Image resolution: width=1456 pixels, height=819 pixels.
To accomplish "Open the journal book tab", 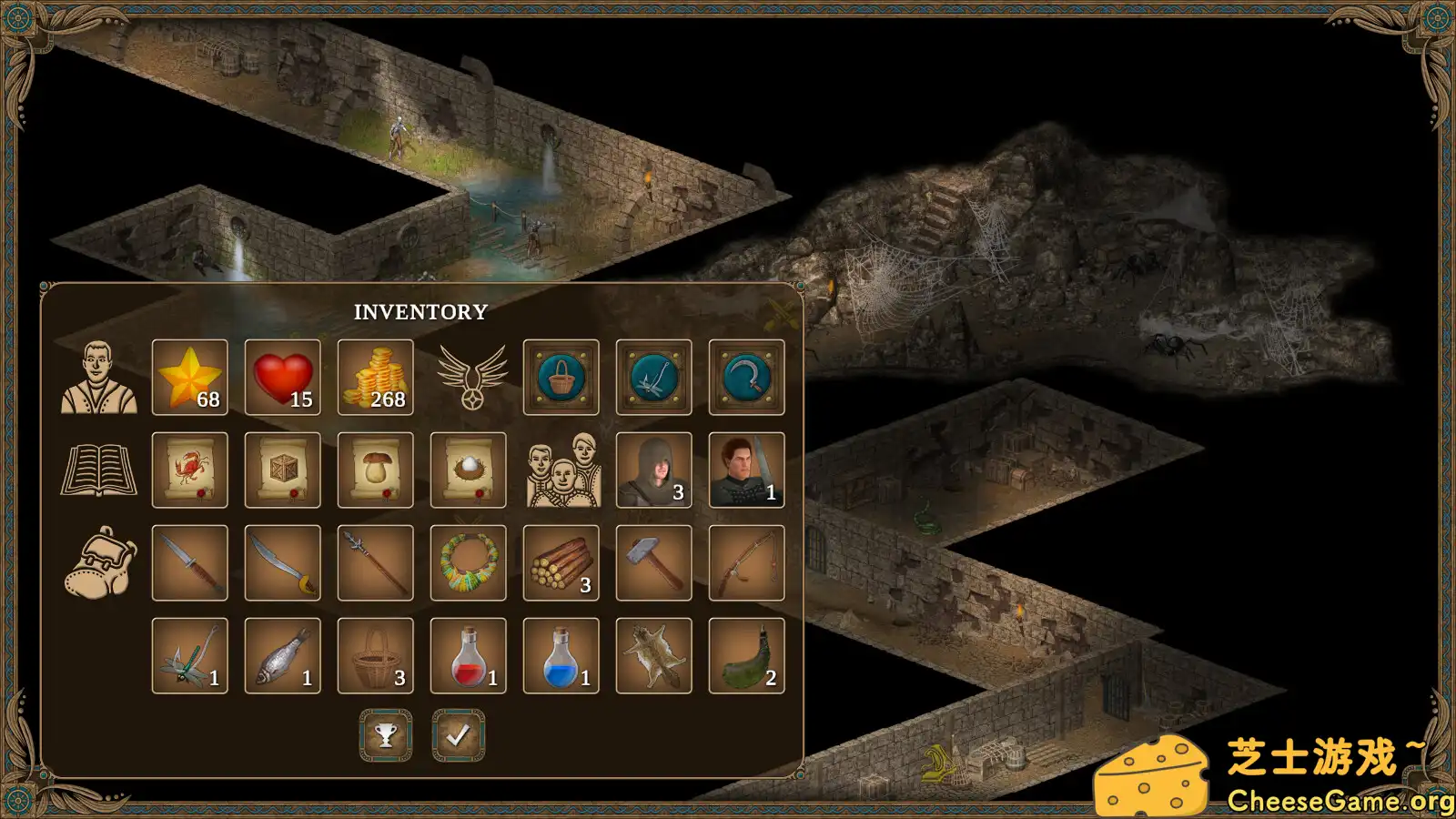I will point(98,470).
